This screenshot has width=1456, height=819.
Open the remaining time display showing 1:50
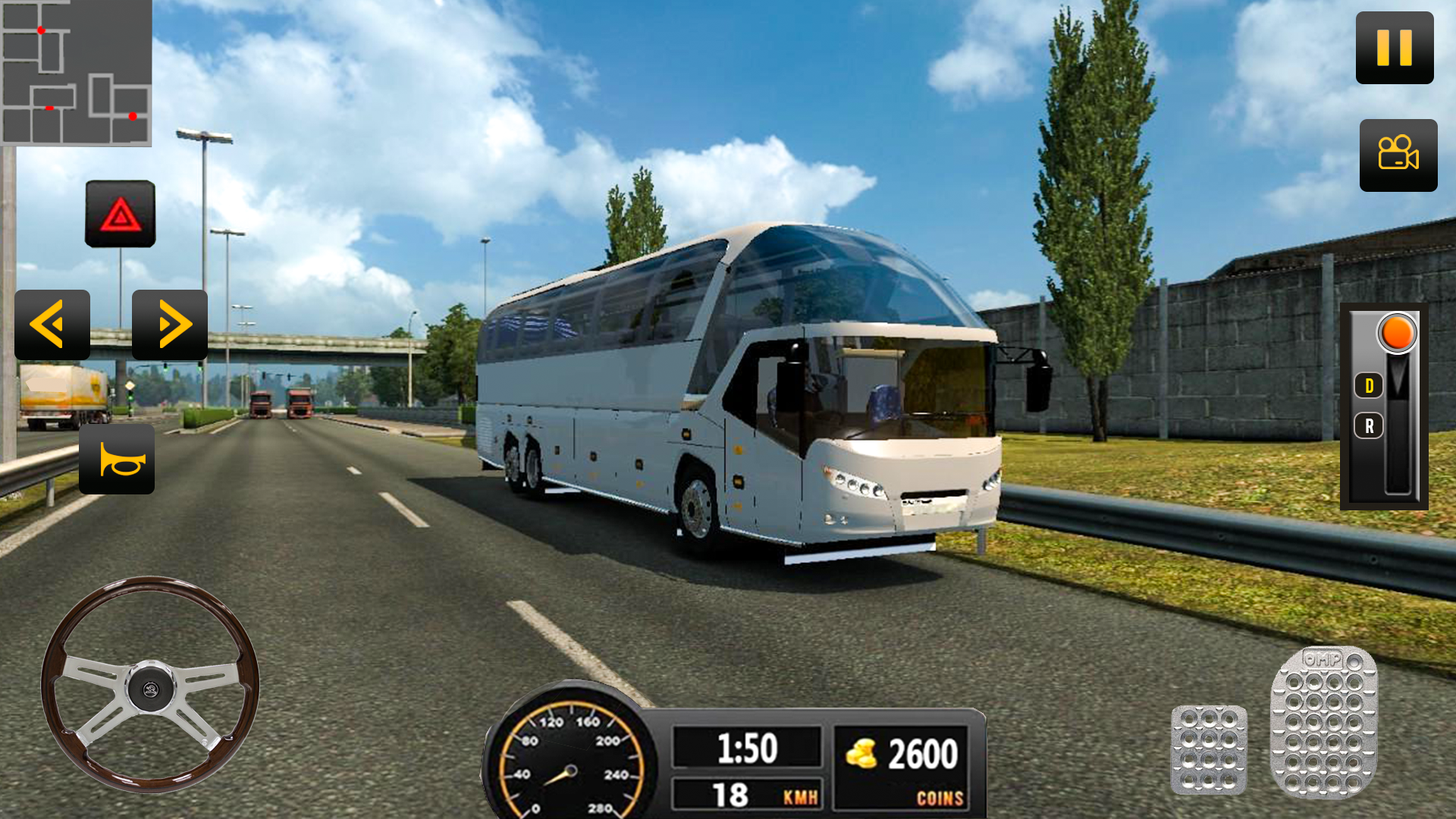pyautogui.click(x=747, y=747)
